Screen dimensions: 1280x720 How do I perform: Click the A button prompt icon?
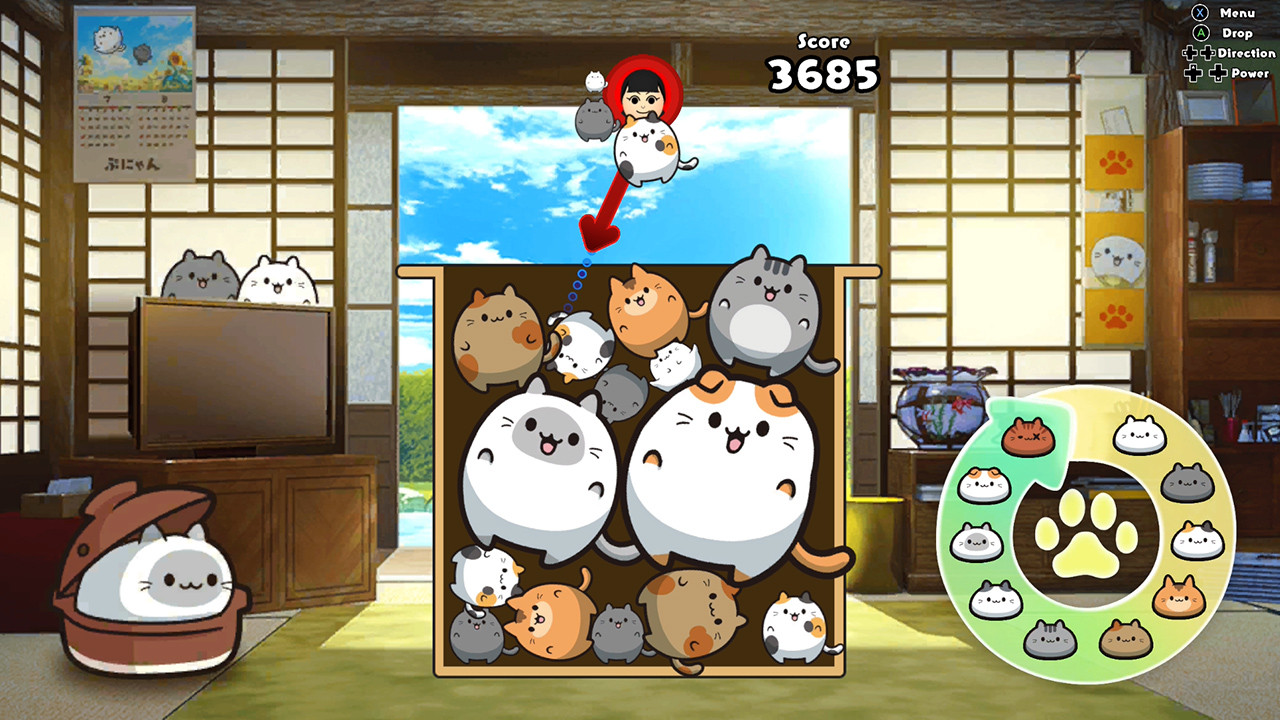click(1201, 32)
